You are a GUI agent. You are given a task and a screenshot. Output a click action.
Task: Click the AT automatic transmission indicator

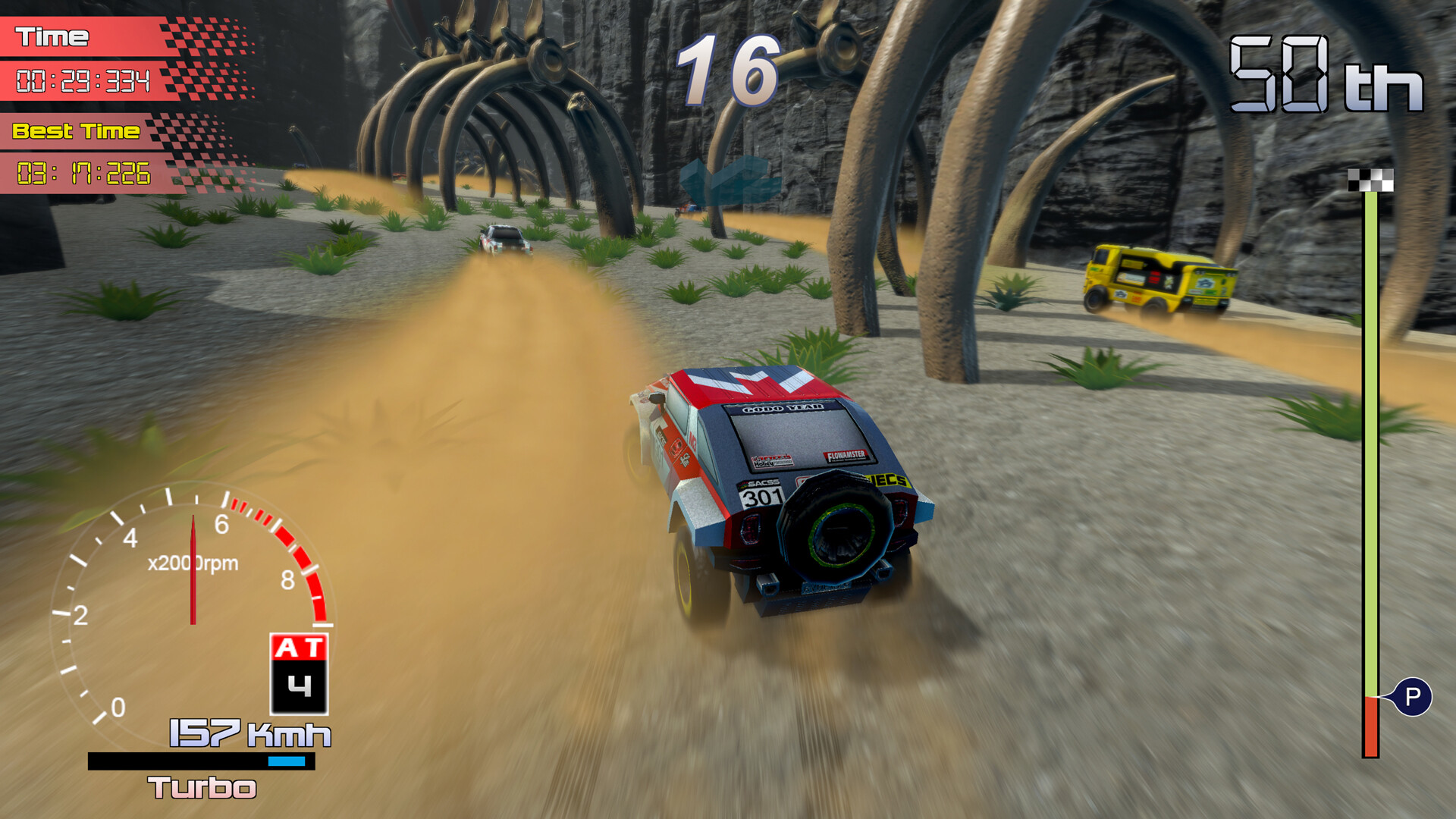pyautogui.click(x=298, y=645)
